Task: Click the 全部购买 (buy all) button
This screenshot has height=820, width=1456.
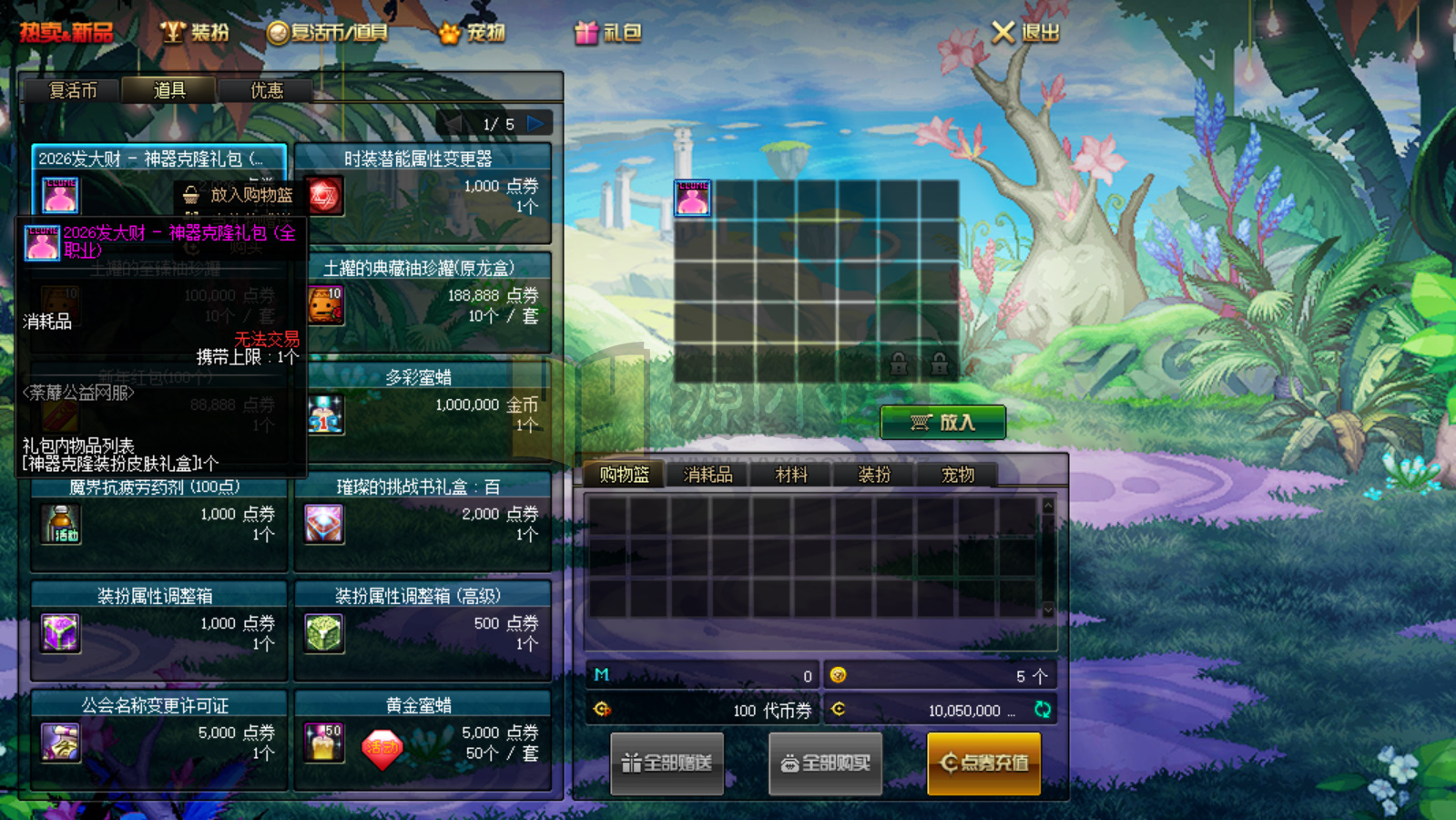Action: point(824,764)
